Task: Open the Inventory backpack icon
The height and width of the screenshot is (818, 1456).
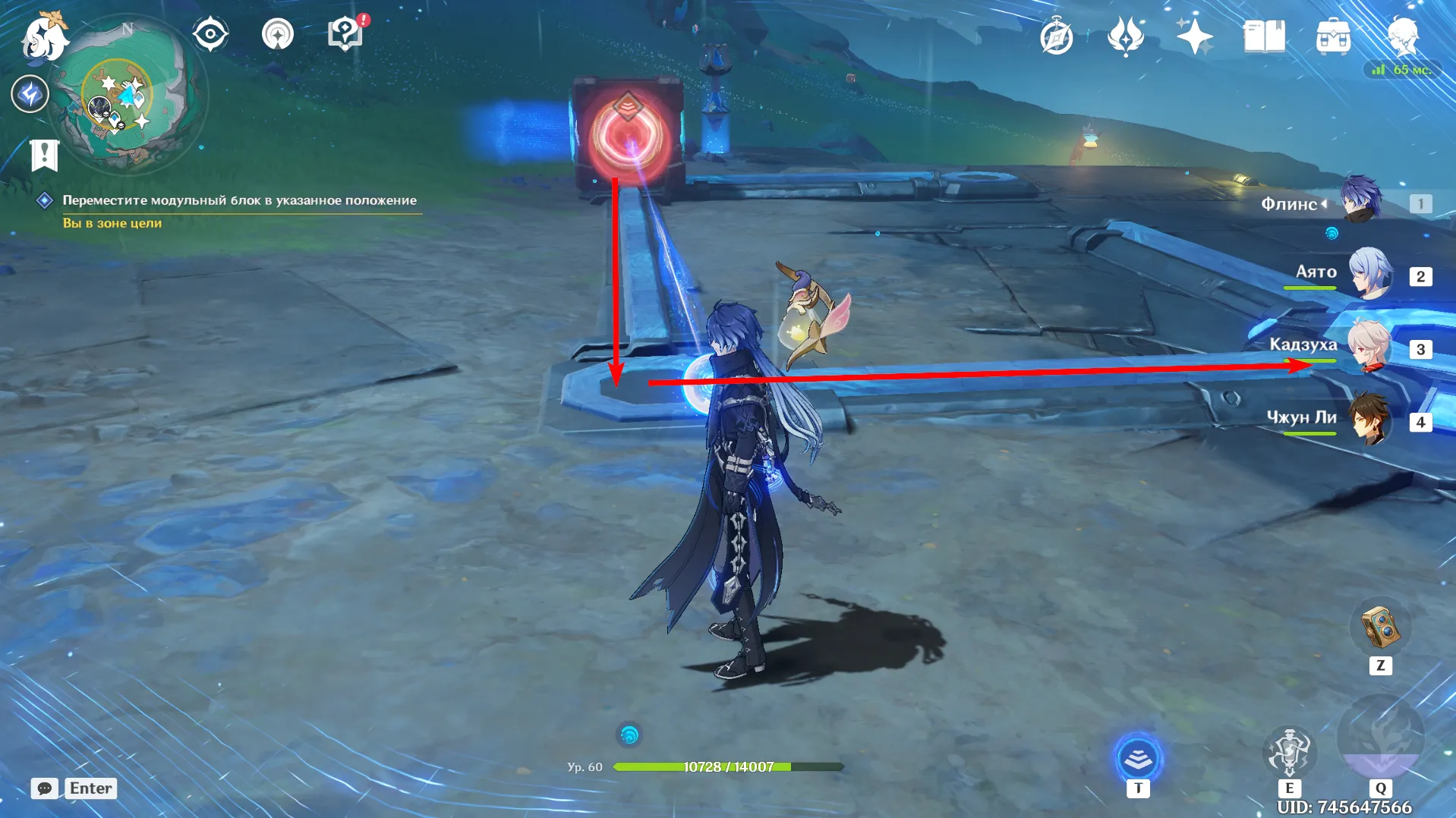Action: point(1333,35)
